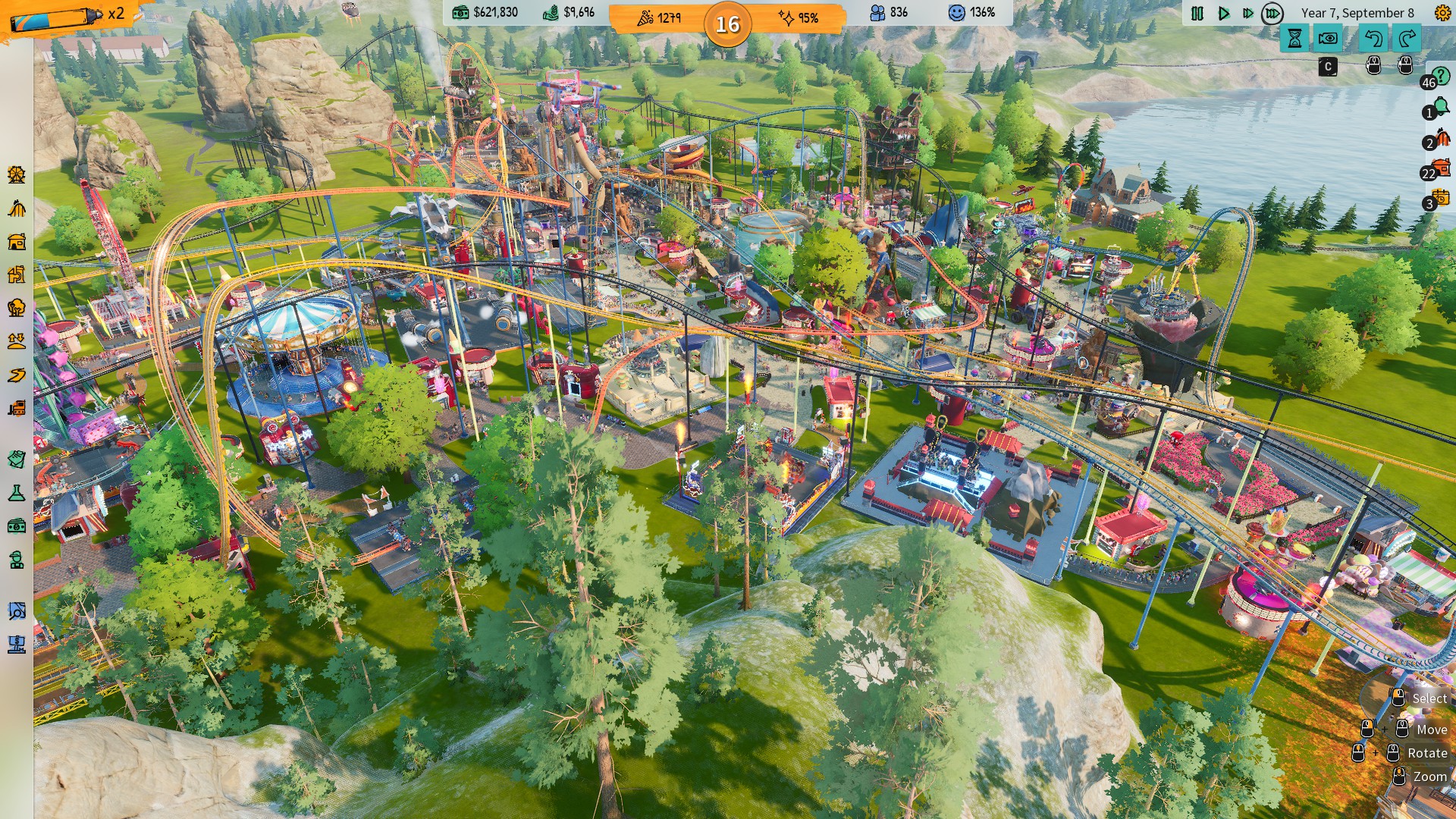Open the shops building menu

coord(17,242)
